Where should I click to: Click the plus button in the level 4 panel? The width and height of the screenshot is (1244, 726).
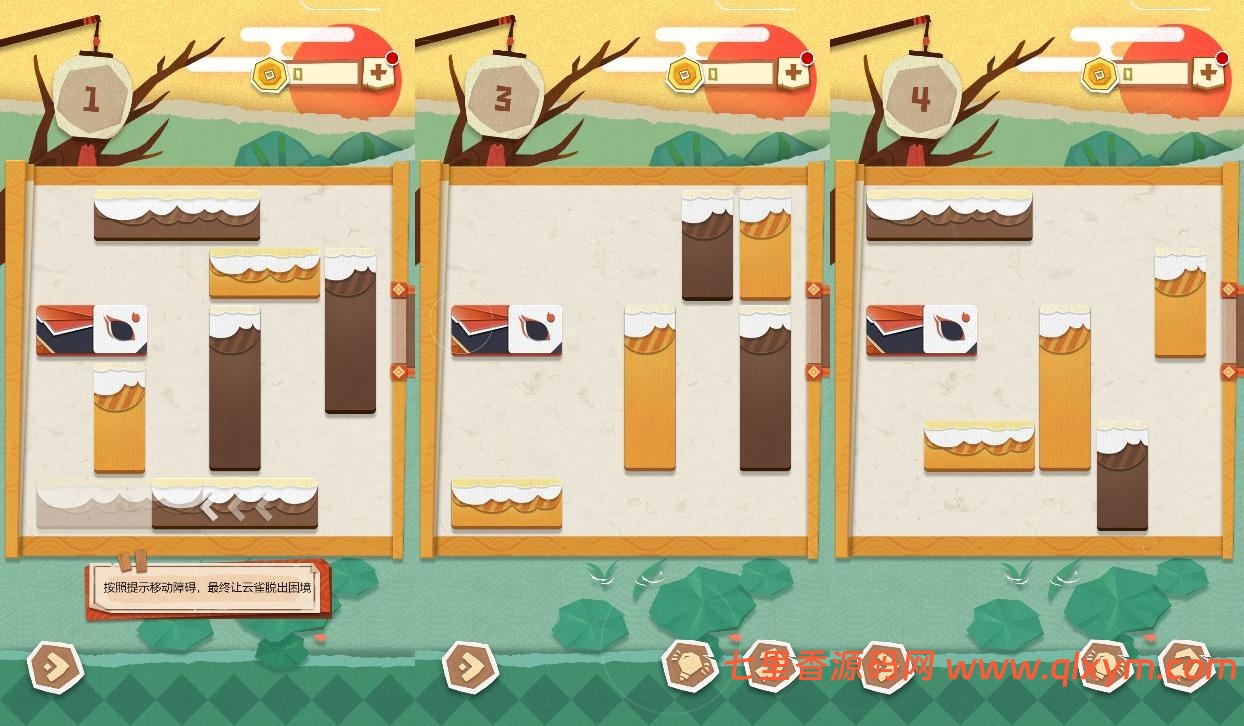(x=1209, y=73)
